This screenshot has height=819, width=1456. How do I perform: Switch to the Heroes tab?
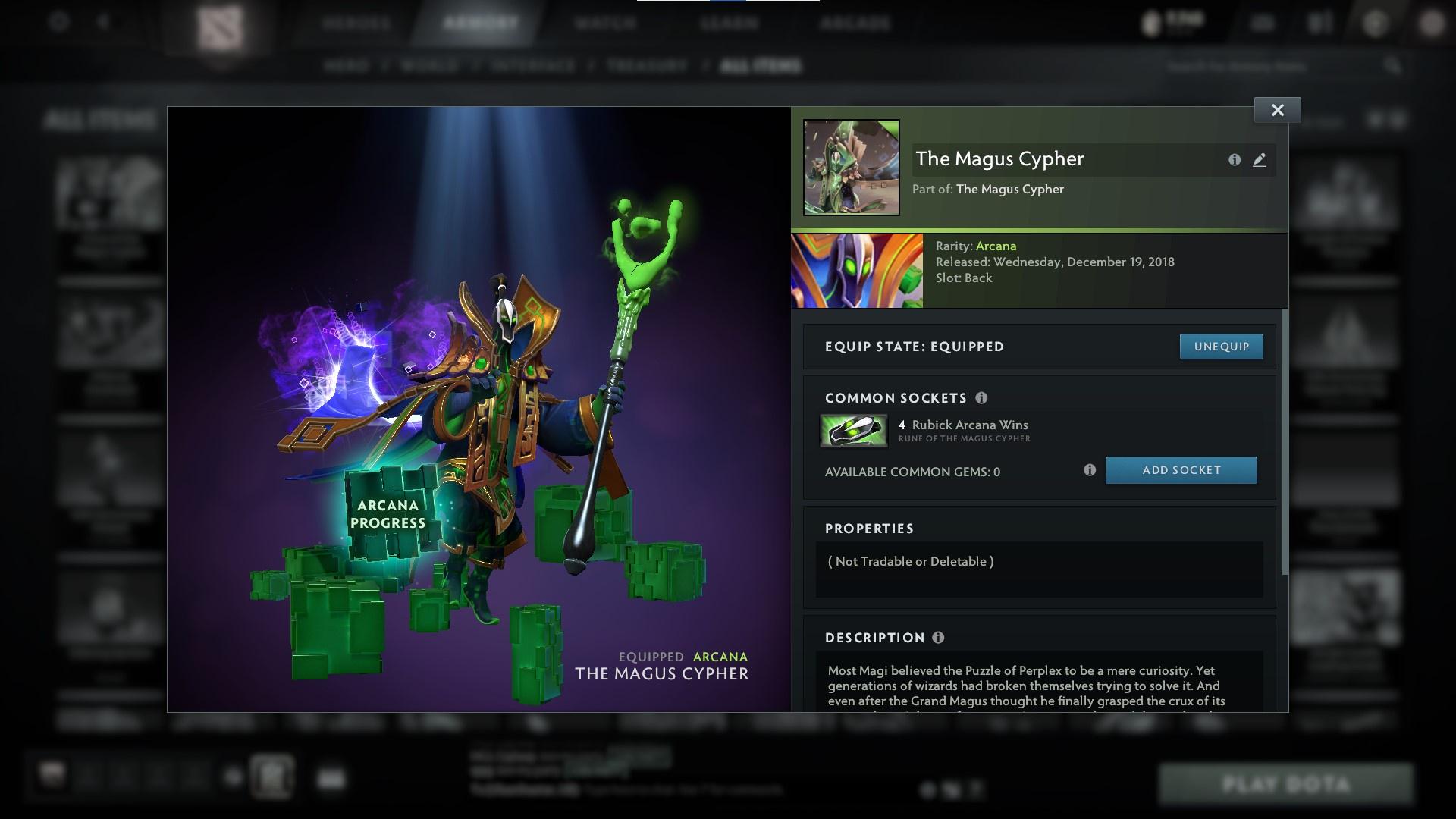356,23
